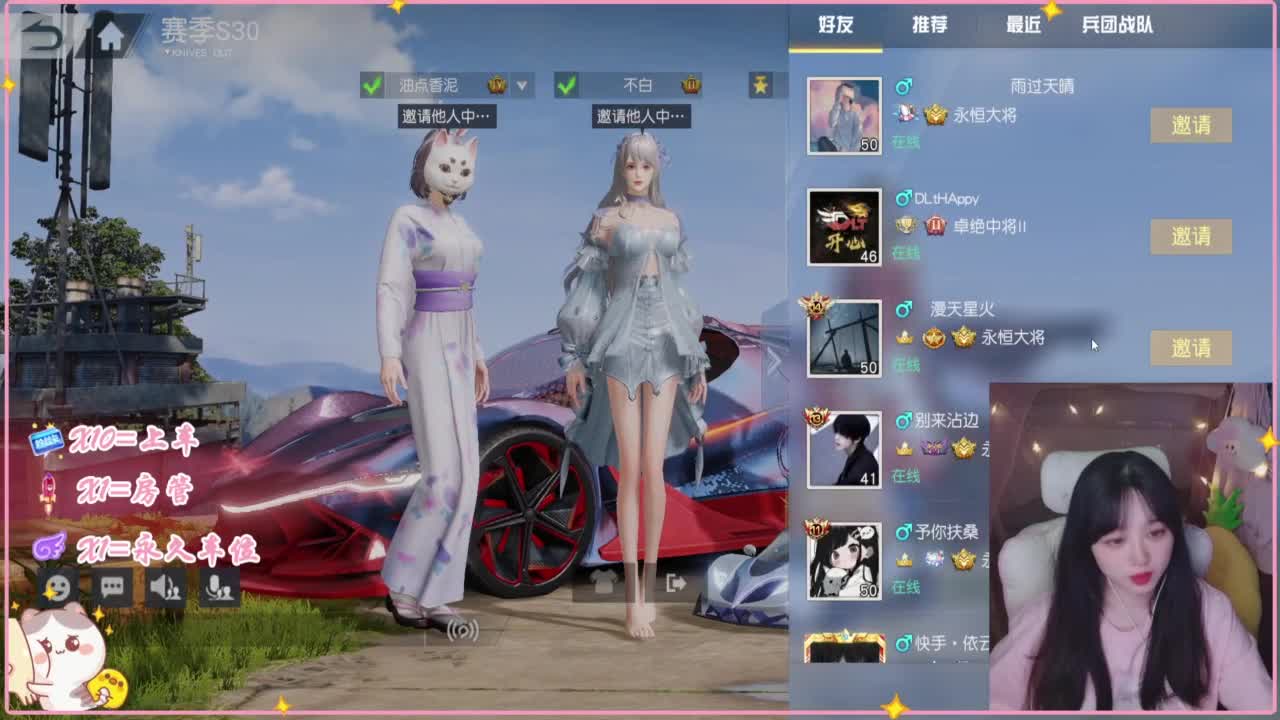Toggle the green ready check beside 不白
Viewport: 1280px width, 720px height.
[567, 86]
